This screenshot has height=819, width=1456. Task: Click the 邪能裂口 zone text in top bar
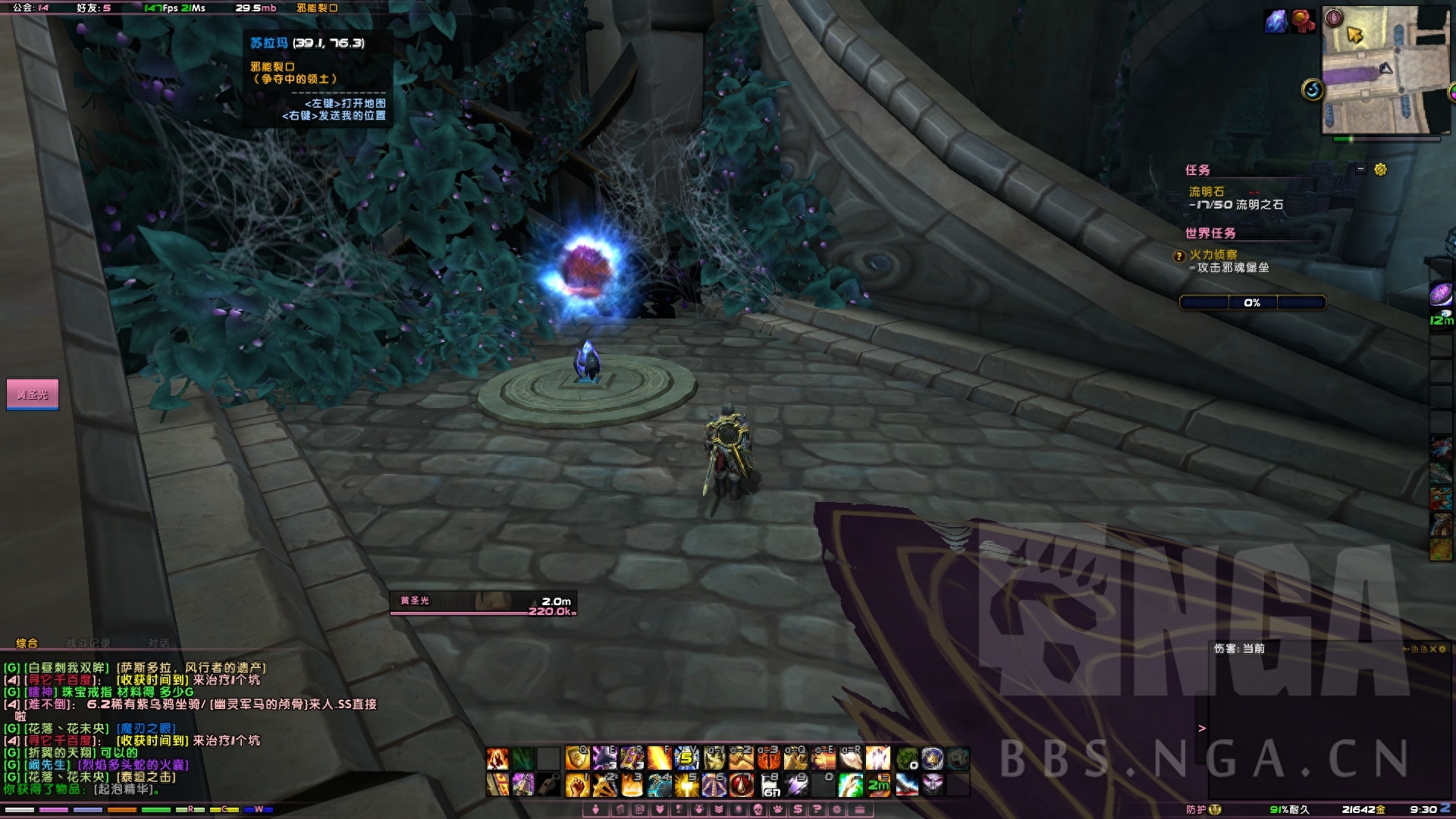point(317,8)
